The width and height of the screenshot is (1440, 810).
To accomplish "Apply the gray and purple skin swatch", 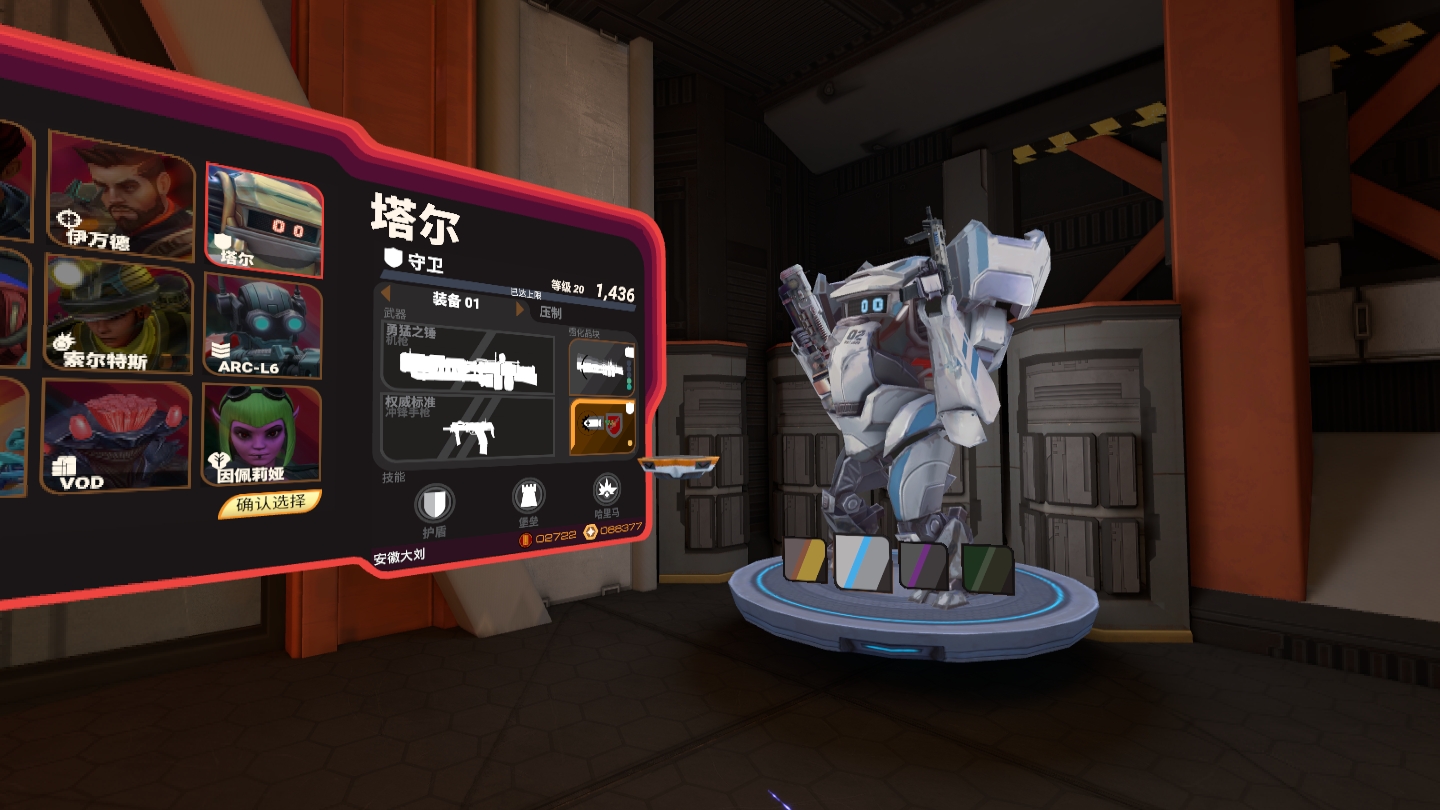I will [x=924, y=564].
